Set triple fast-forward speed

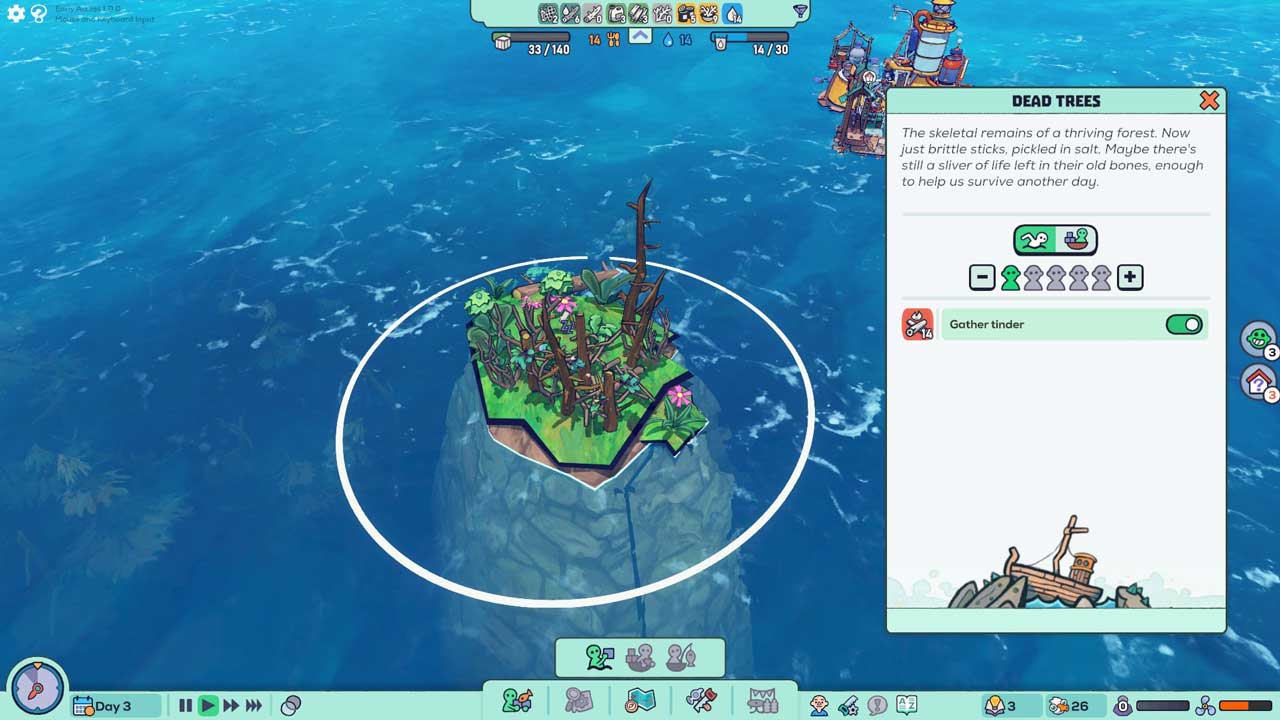pos(254,706)
